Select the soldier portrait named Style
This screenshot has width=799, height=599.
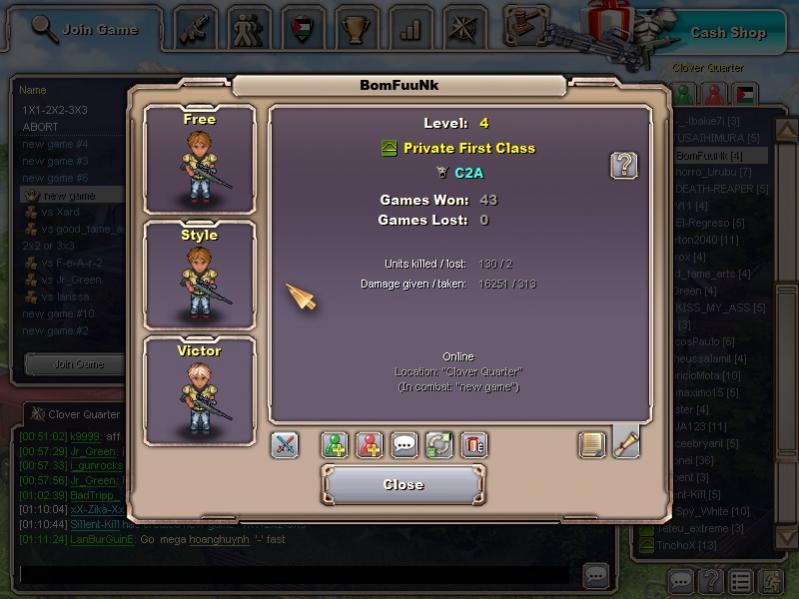(200, 276)
